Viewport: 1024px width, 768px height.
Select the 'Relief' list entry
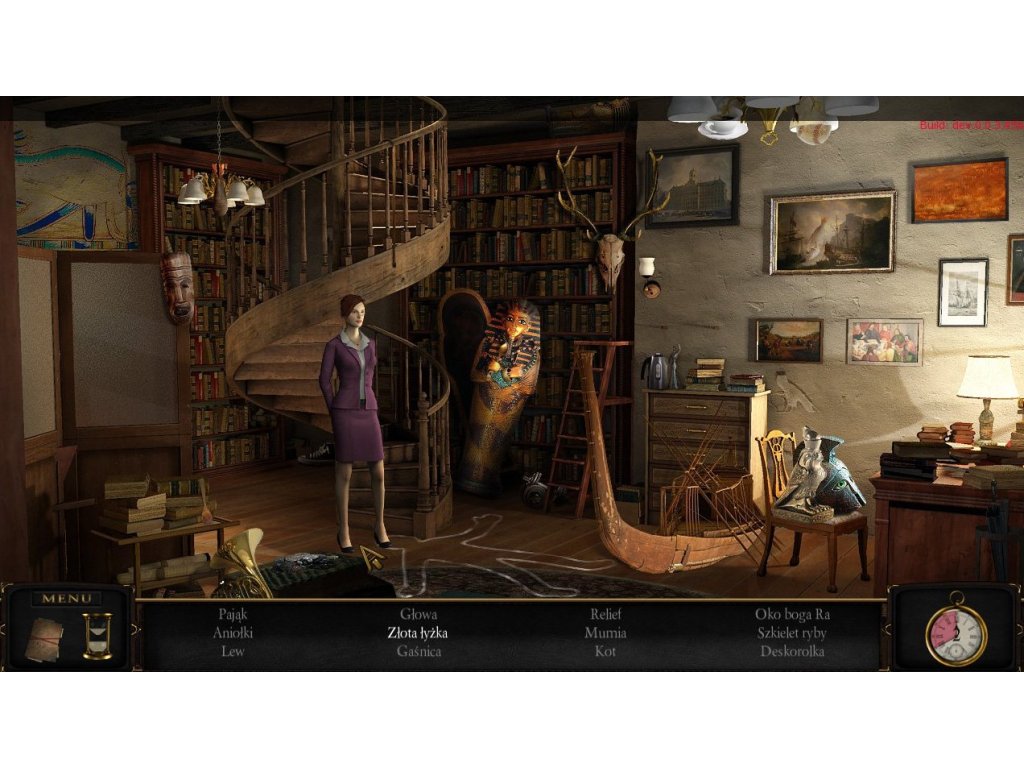[605, 615]
